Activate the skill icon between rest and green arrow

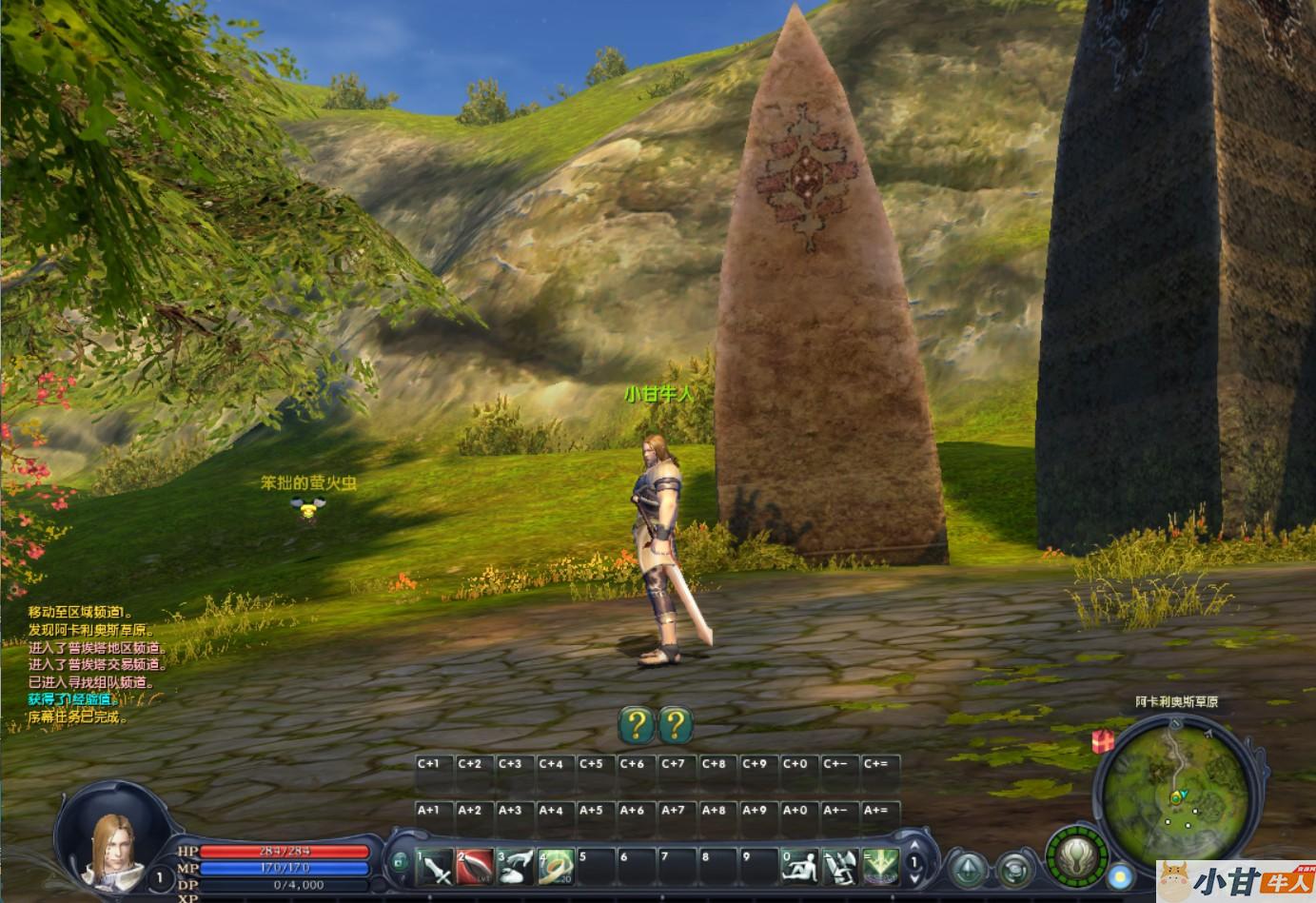tap(841, 867)
